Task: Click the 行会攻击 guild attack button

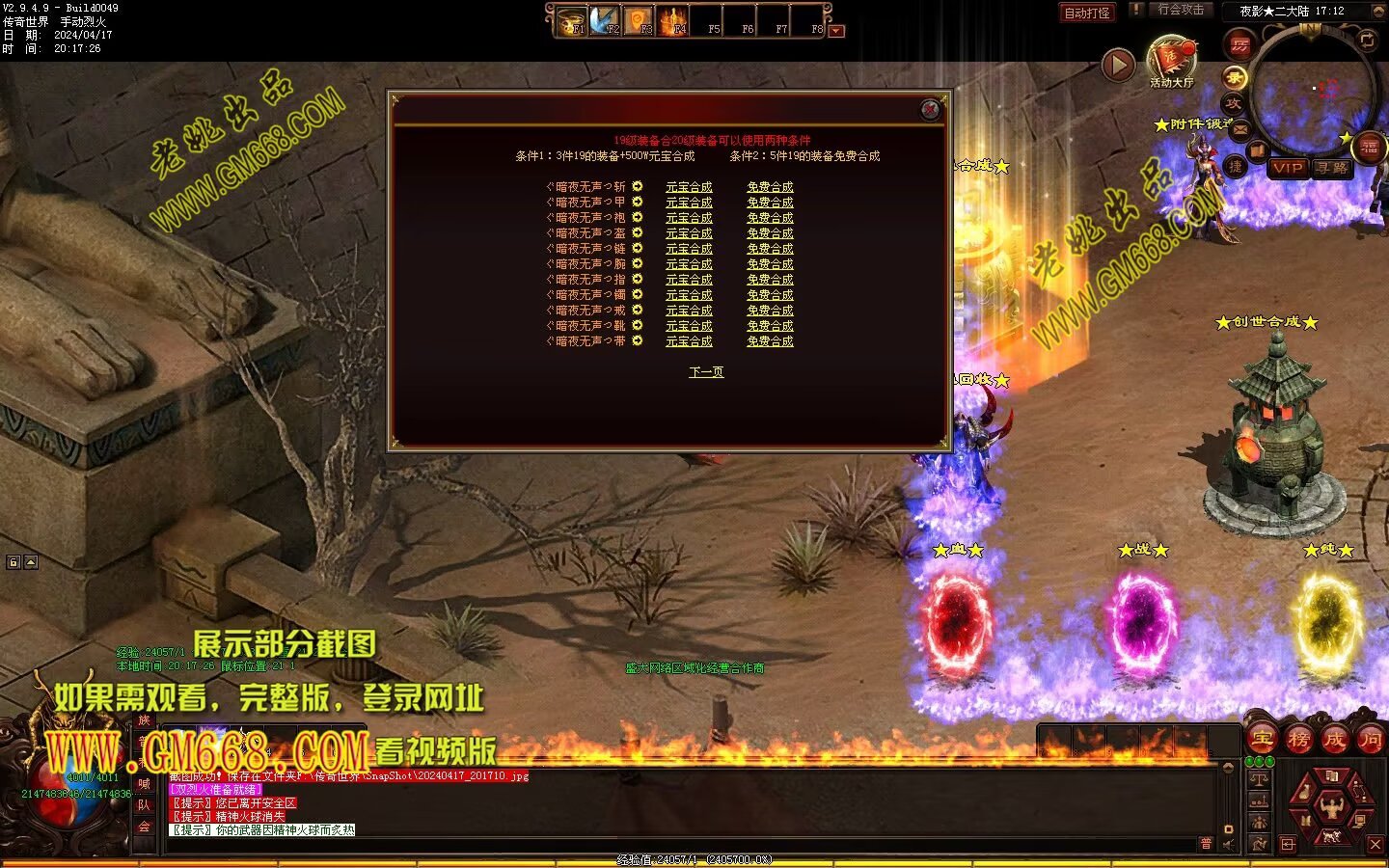Action: 1180,10
